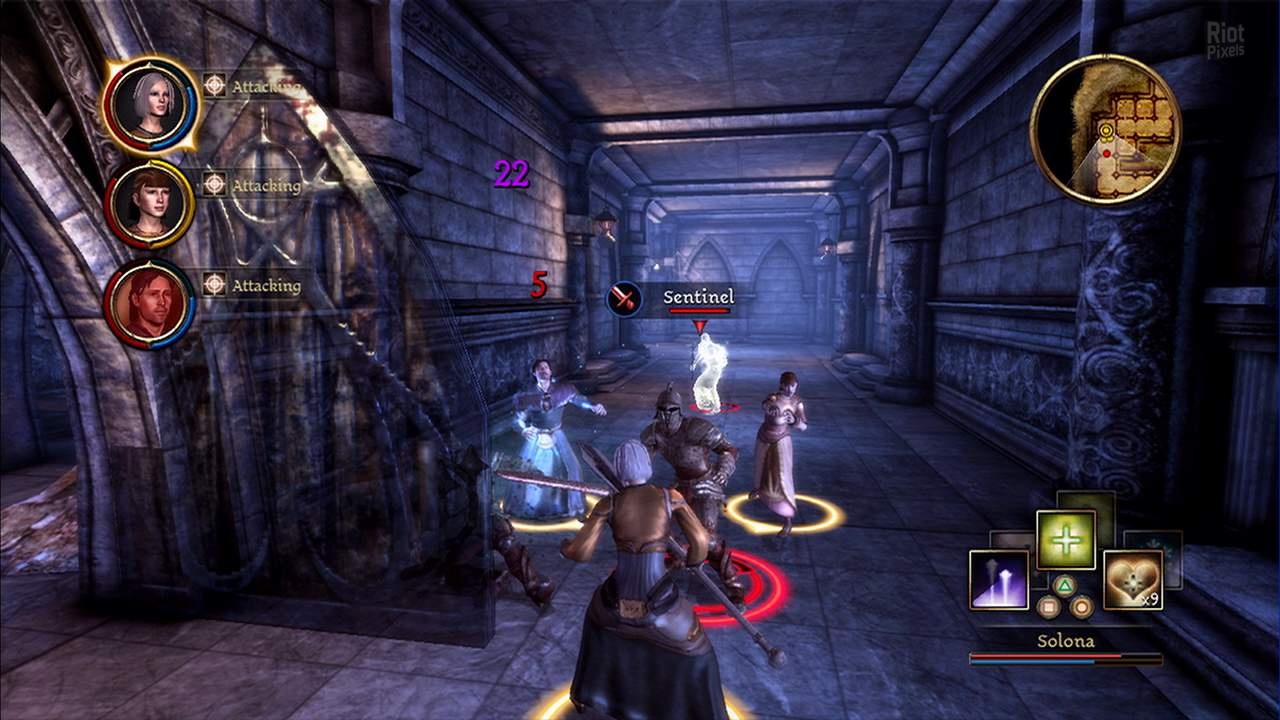
Task: Click the Sentinel enemy target label
Action: 698,297
